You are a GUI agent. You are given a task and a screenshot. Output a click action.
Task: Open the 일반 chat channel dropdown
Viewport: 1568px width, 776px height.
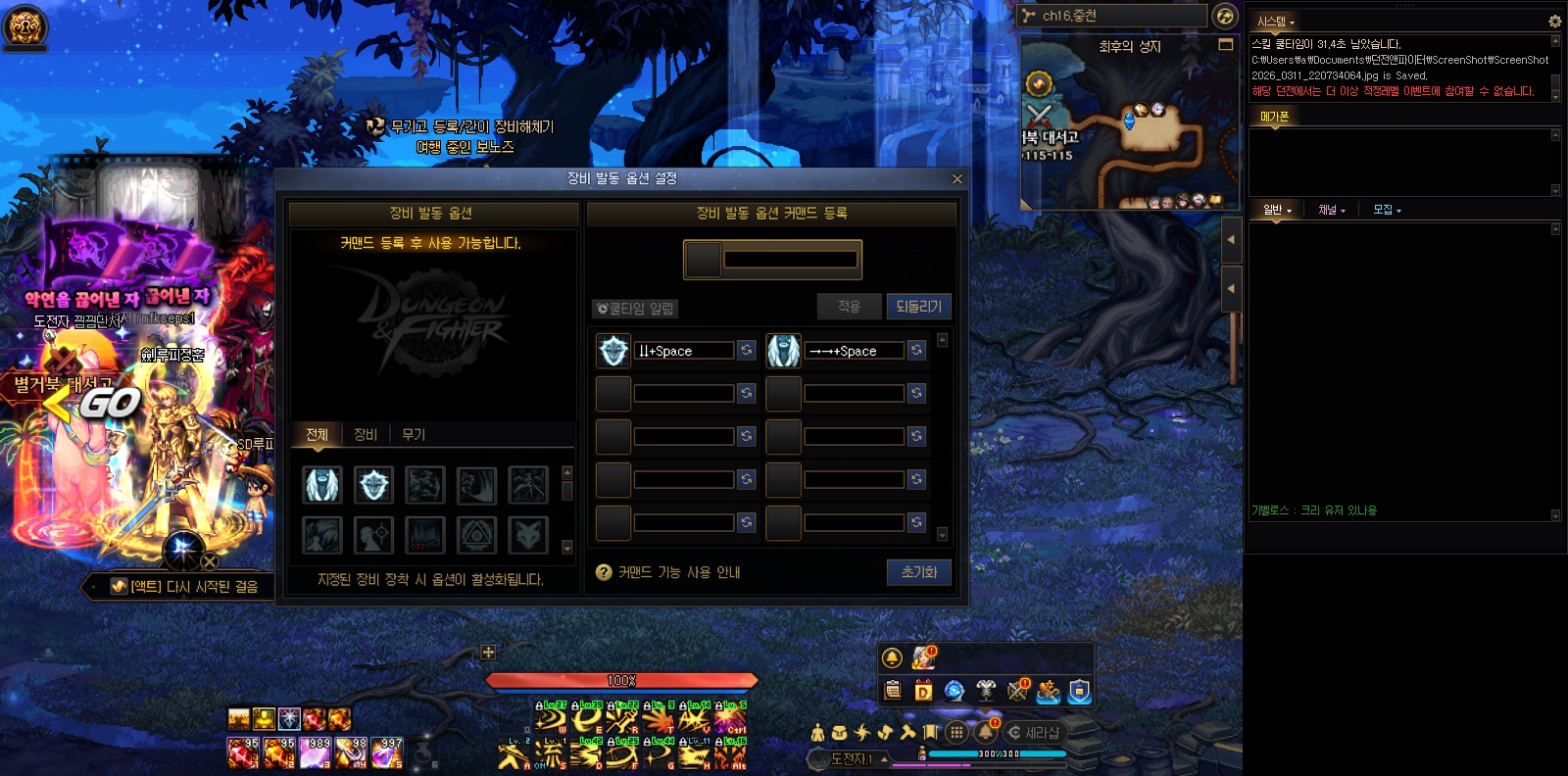point(1277,210)
